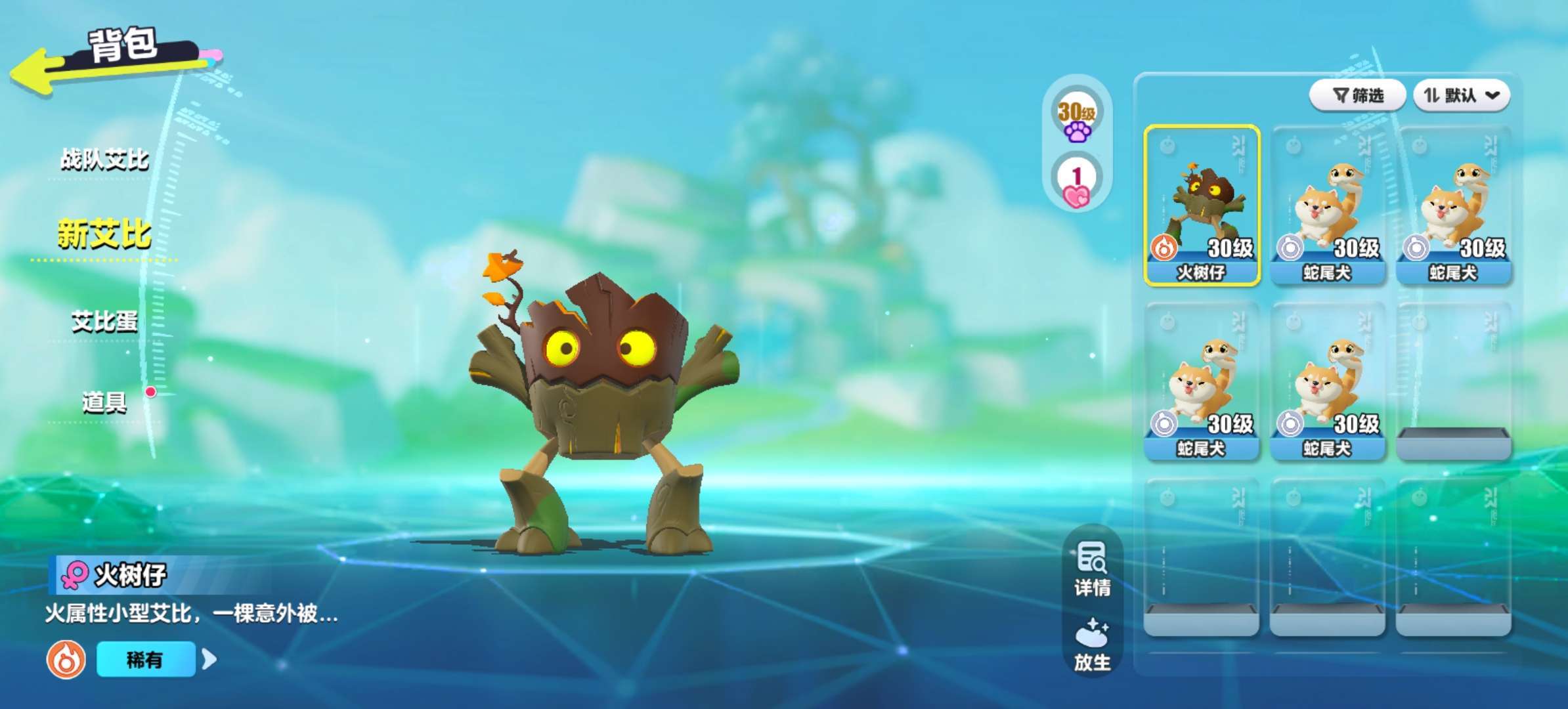Open the 筛选 filter button
The image size is (1568, 709).
(1357, 96)
